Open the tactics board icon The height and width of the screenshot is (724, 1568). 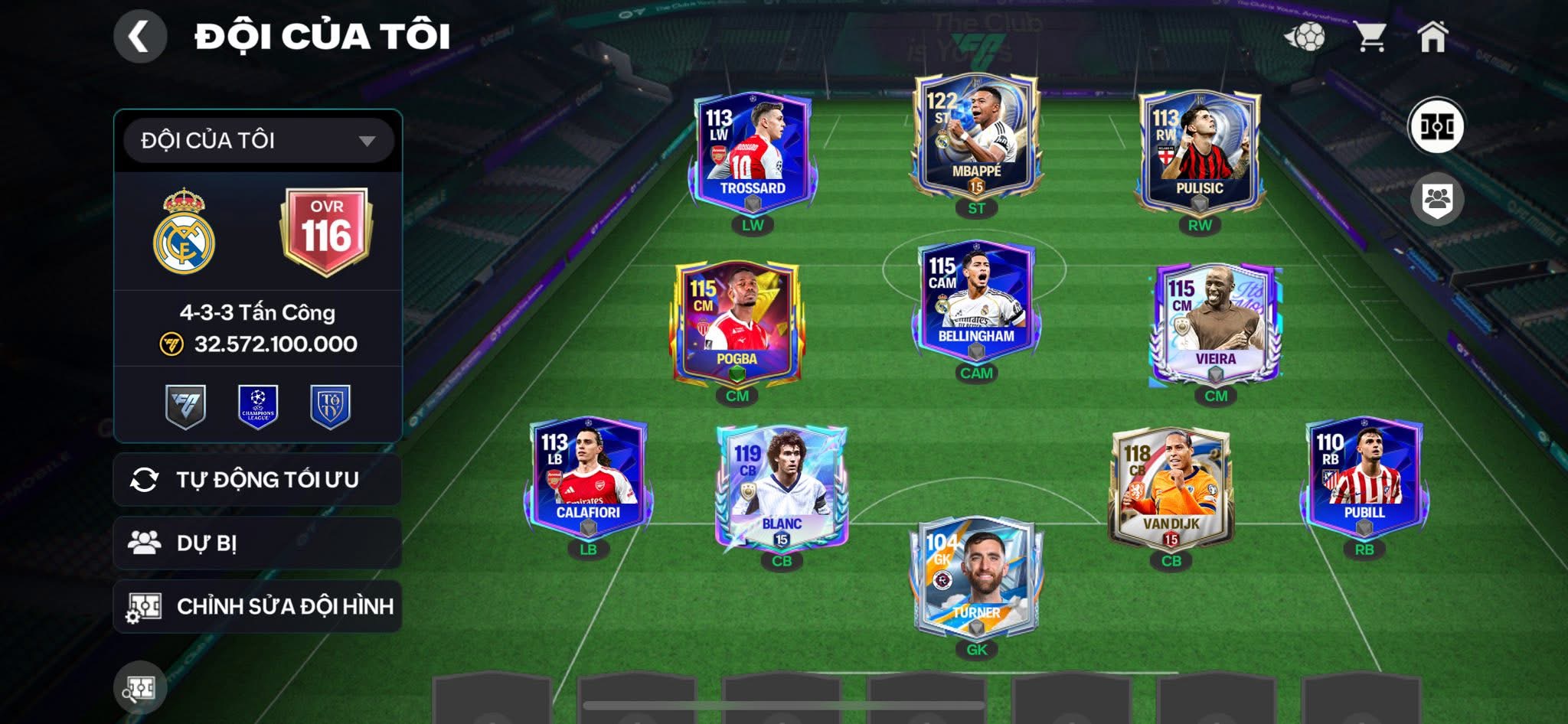click(1436, 126)
